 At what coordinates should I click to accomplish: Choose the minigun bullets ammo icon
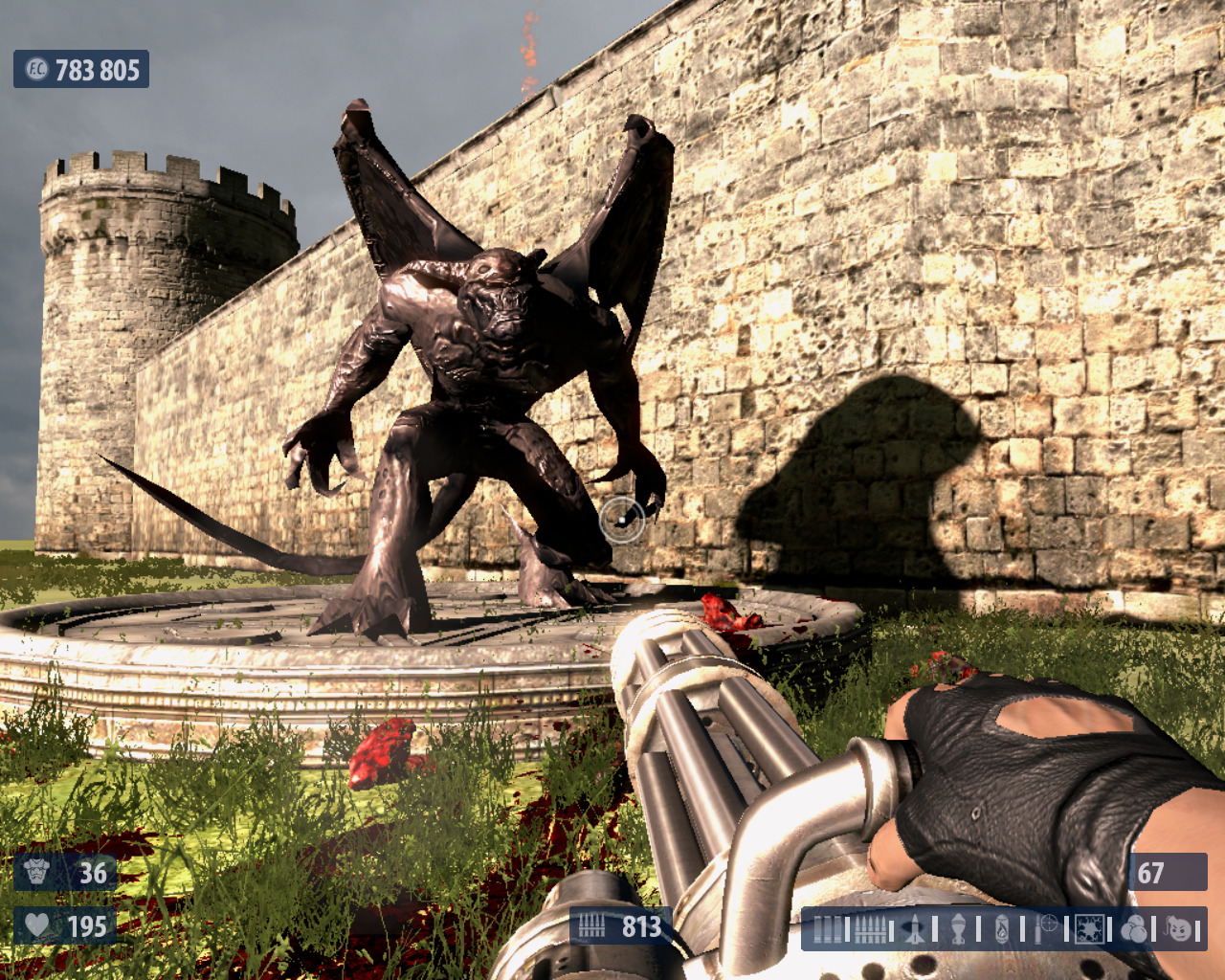pos(870,928)
